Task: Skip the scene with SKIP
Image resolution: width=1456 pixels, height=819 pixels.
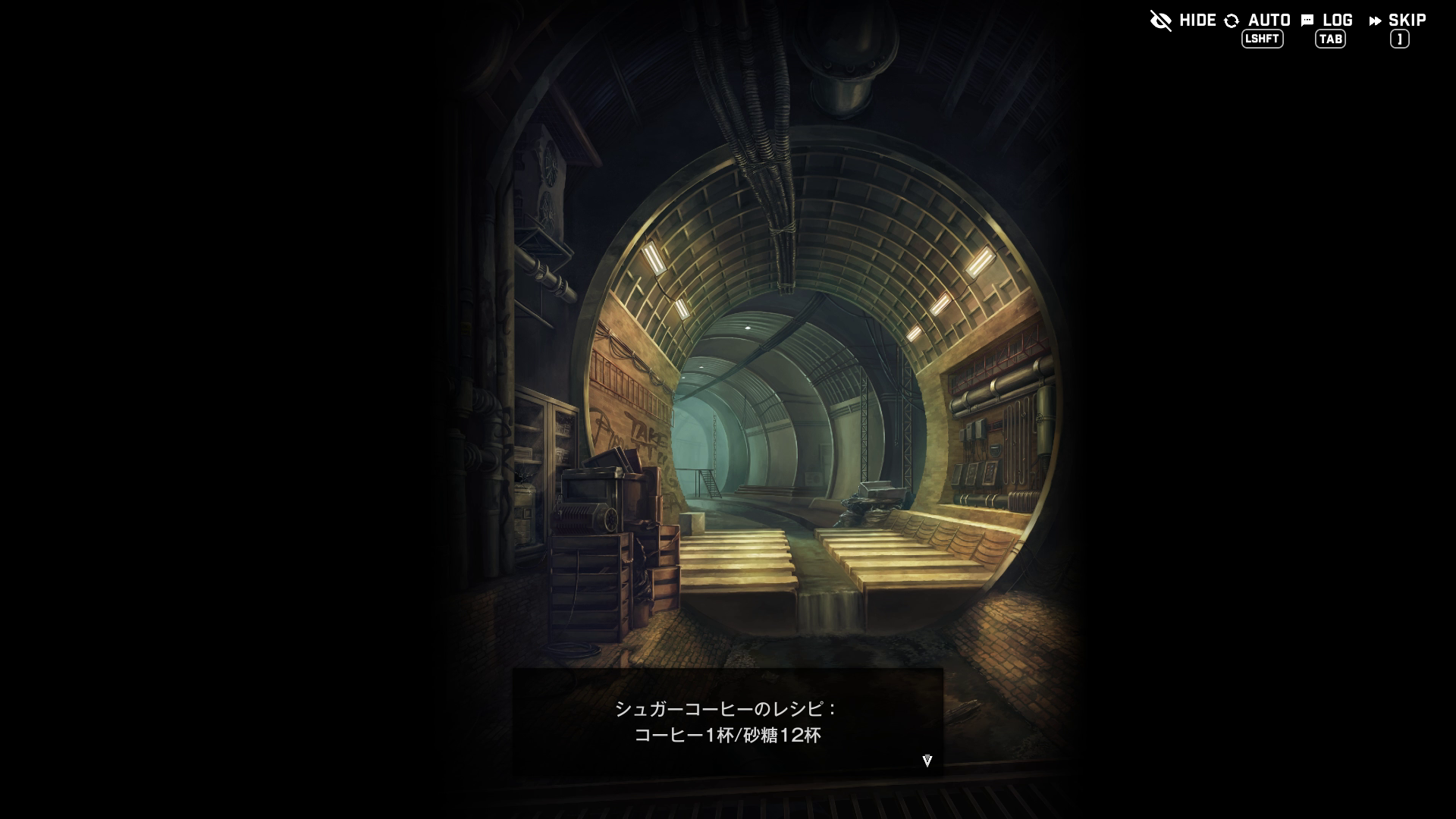Action: [x=1398, y=21]
